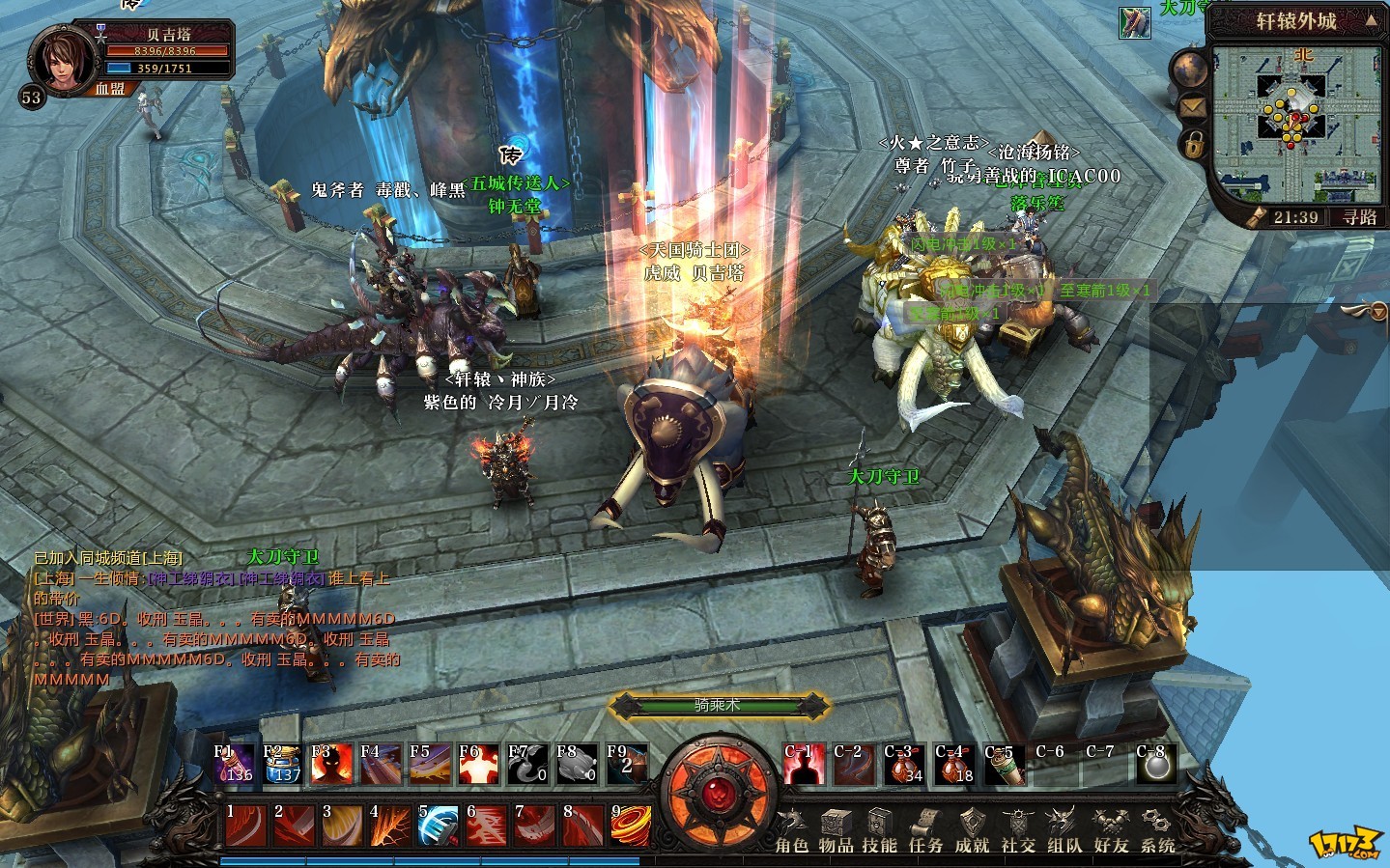This screenshot has height=868, width=1390.
Task: Use the F2 blue potion slot
Action: [x=283, y=764]
